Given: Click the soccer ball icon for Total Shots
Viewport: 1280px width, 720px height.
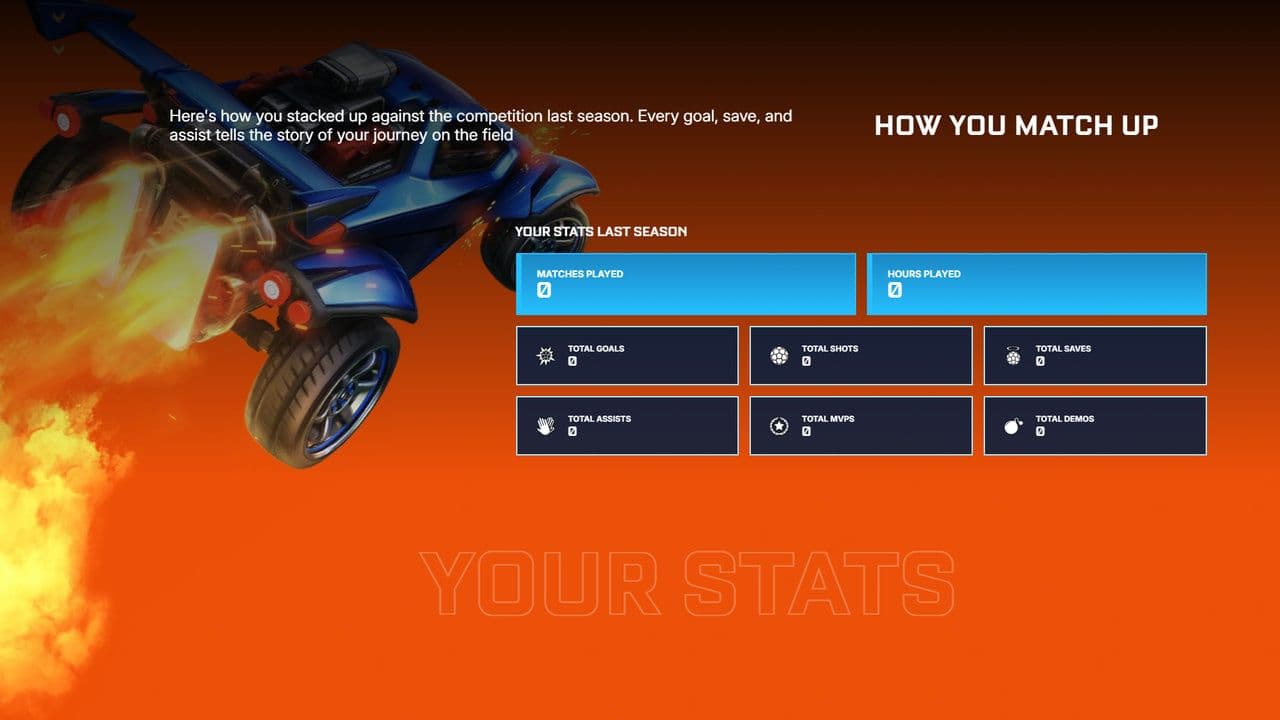Looking at the screenshot, I should pos(778,355).
